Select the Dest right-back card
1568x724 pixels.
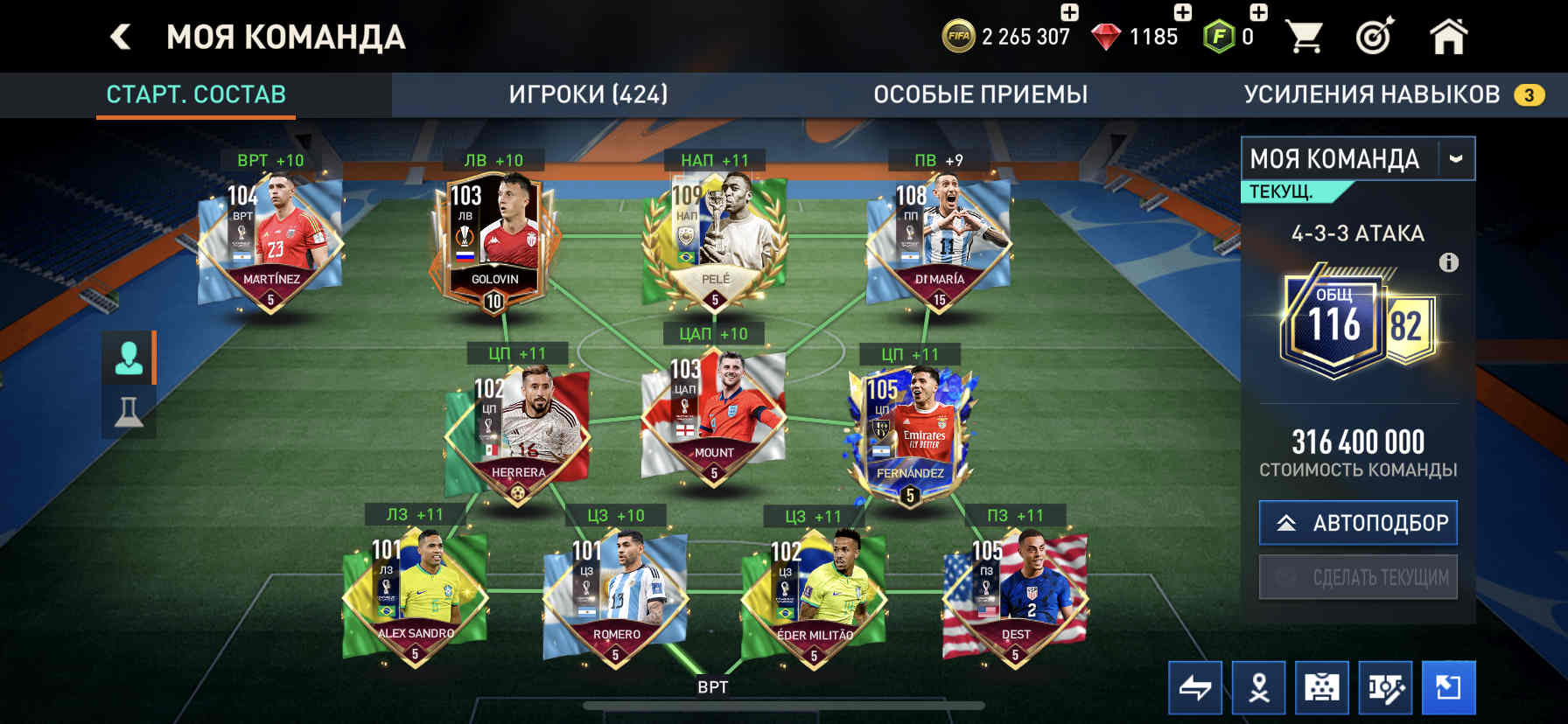pos(1015,596)
